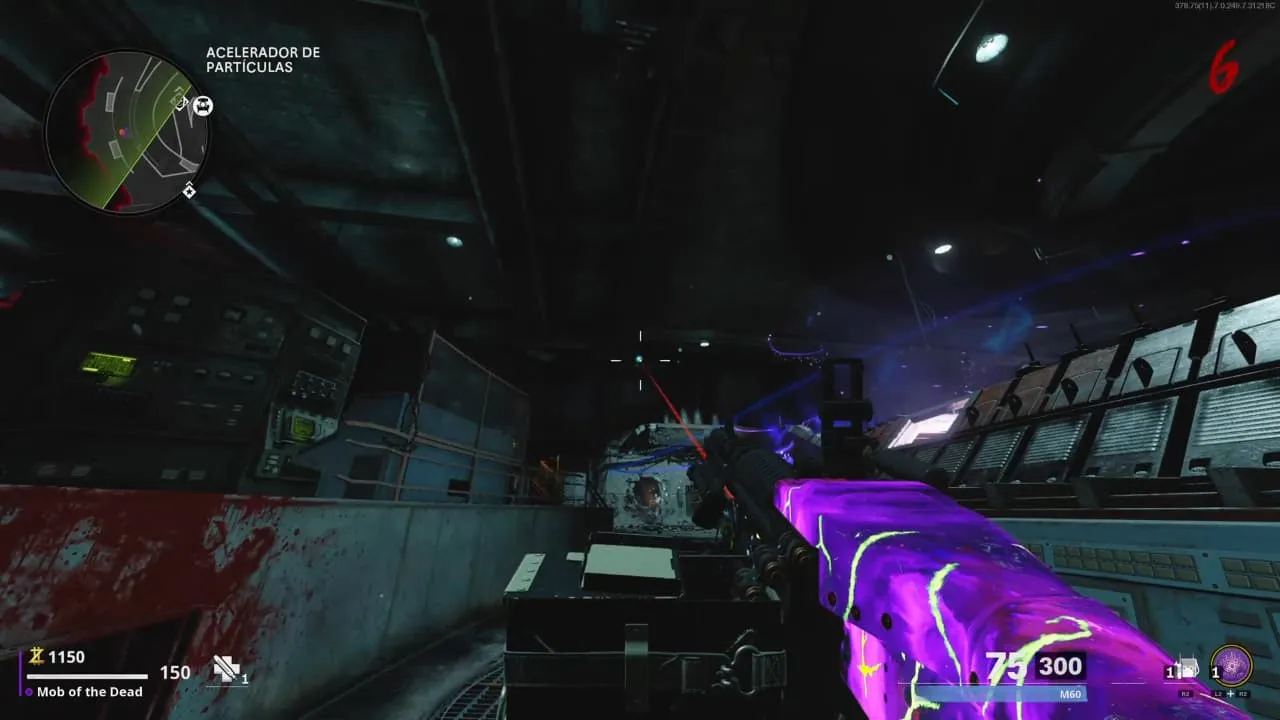Screen dimensions: 1280x720
Task: Select the zombie skull marker beside the minimap
Action: point(203,105)
